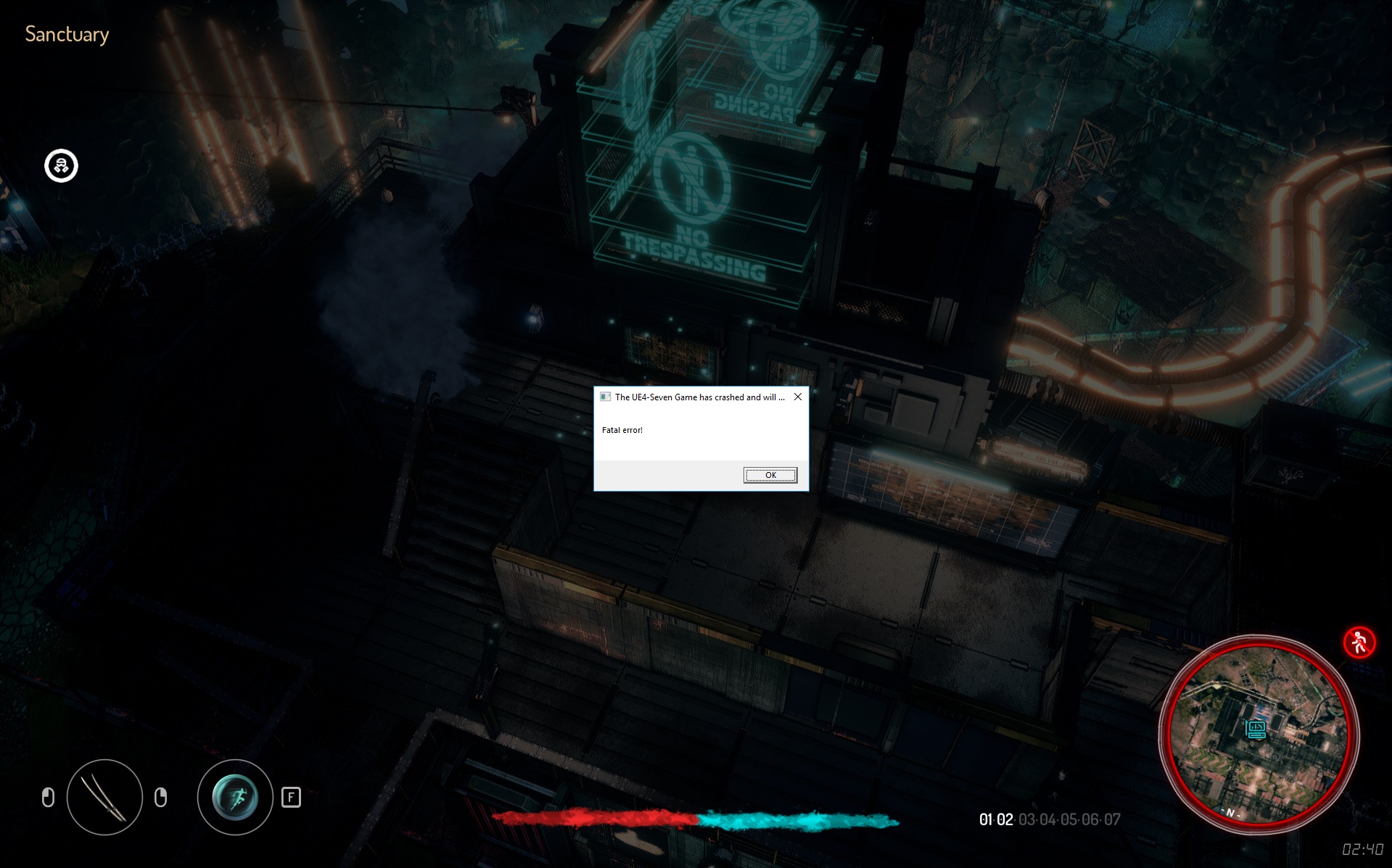The height and width of the screenshot is (868, 1392).
Task: Toggle the red running figure alert icon
Action: pos(1358,642)
